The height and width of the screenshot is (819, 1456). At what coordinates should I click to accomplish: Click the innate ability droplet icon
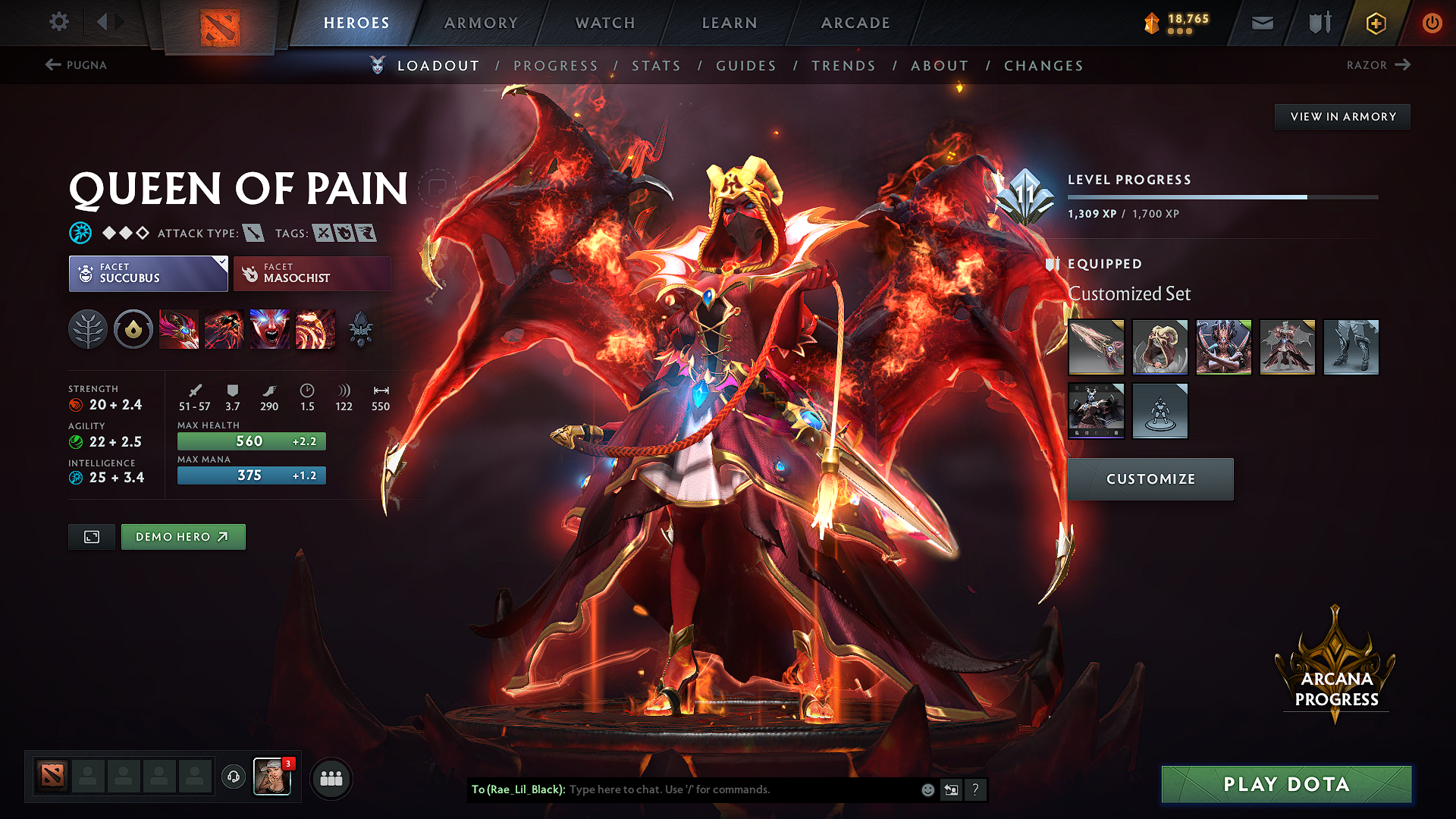(x=133, y=328)
